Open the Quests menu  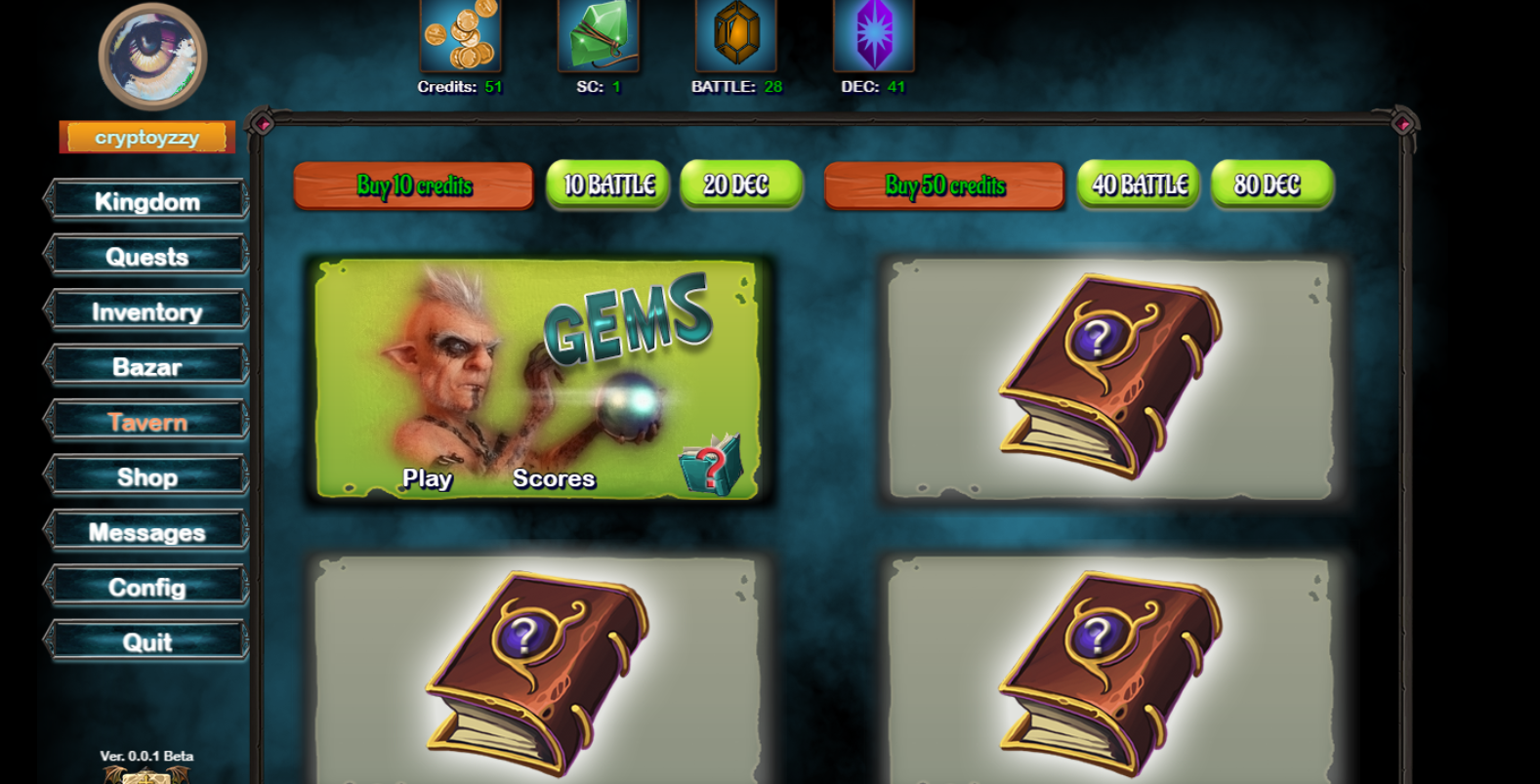[146, 256]
